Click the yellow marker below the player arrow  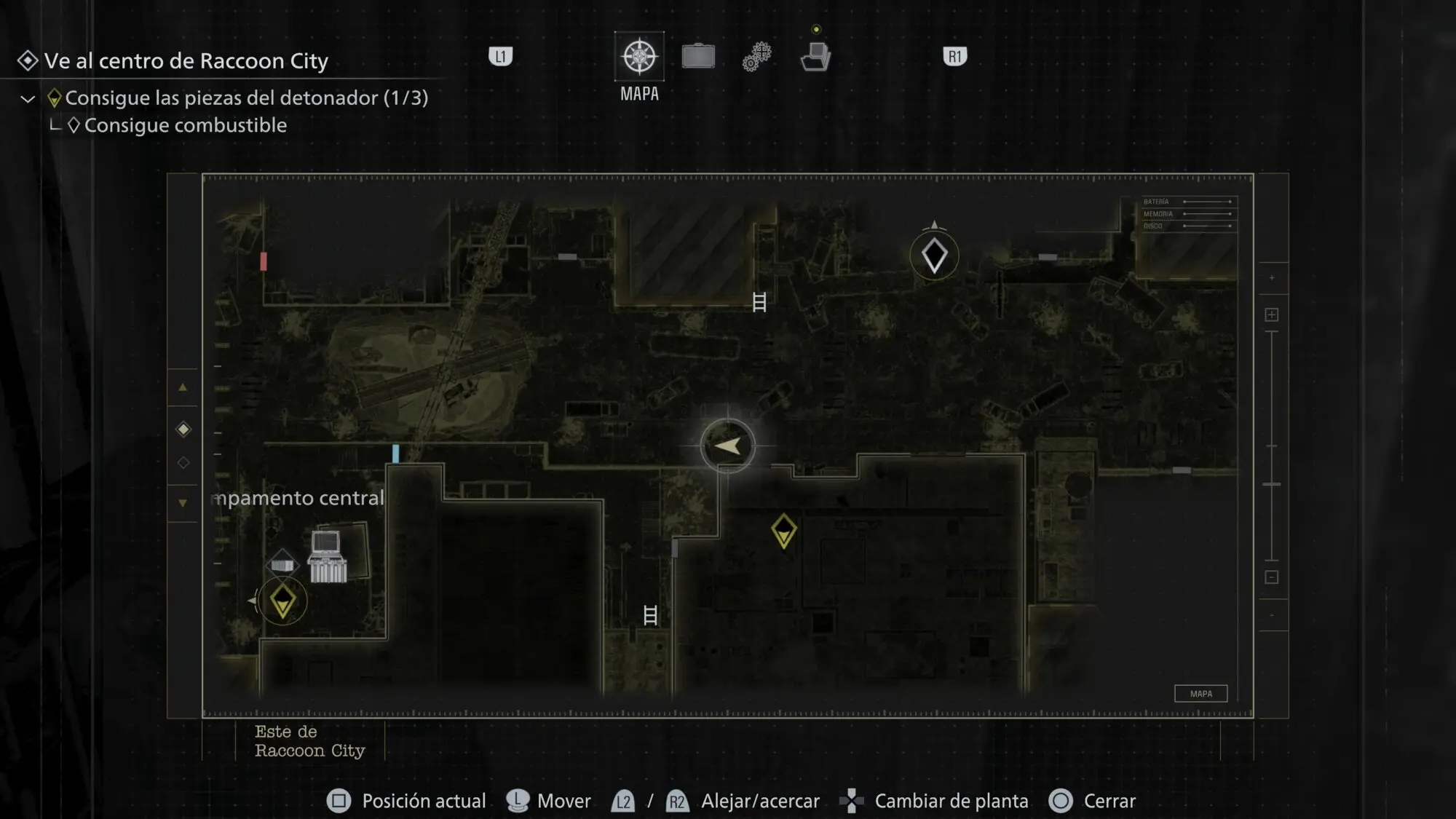(x=783, y=531)
